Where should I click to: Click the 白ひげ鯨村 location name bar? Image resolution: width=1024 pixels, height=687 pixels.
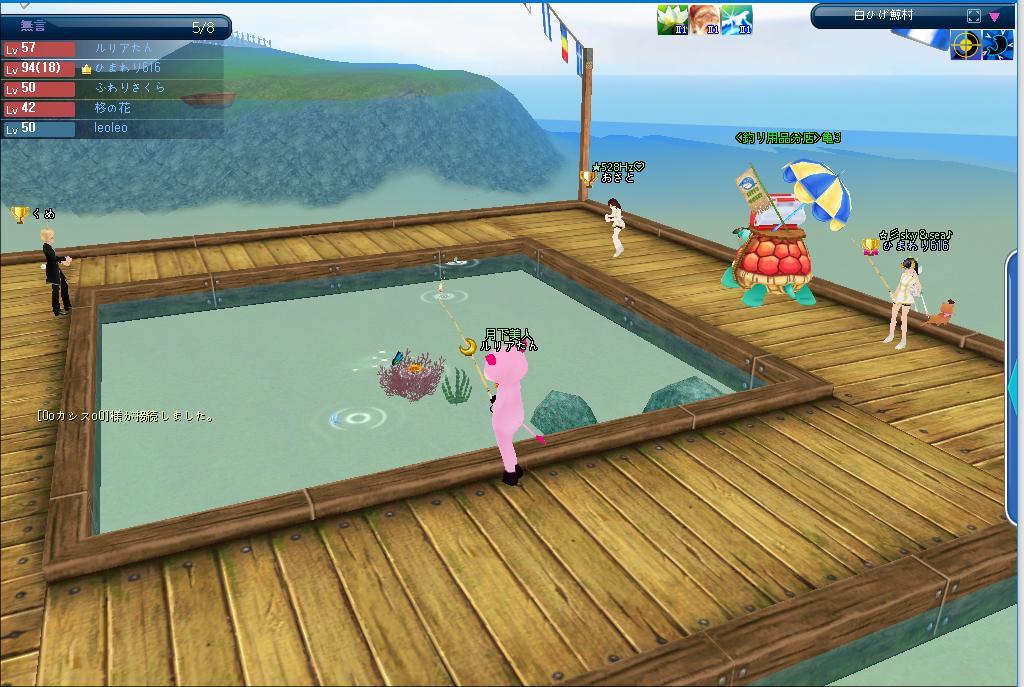pos(884,16)
